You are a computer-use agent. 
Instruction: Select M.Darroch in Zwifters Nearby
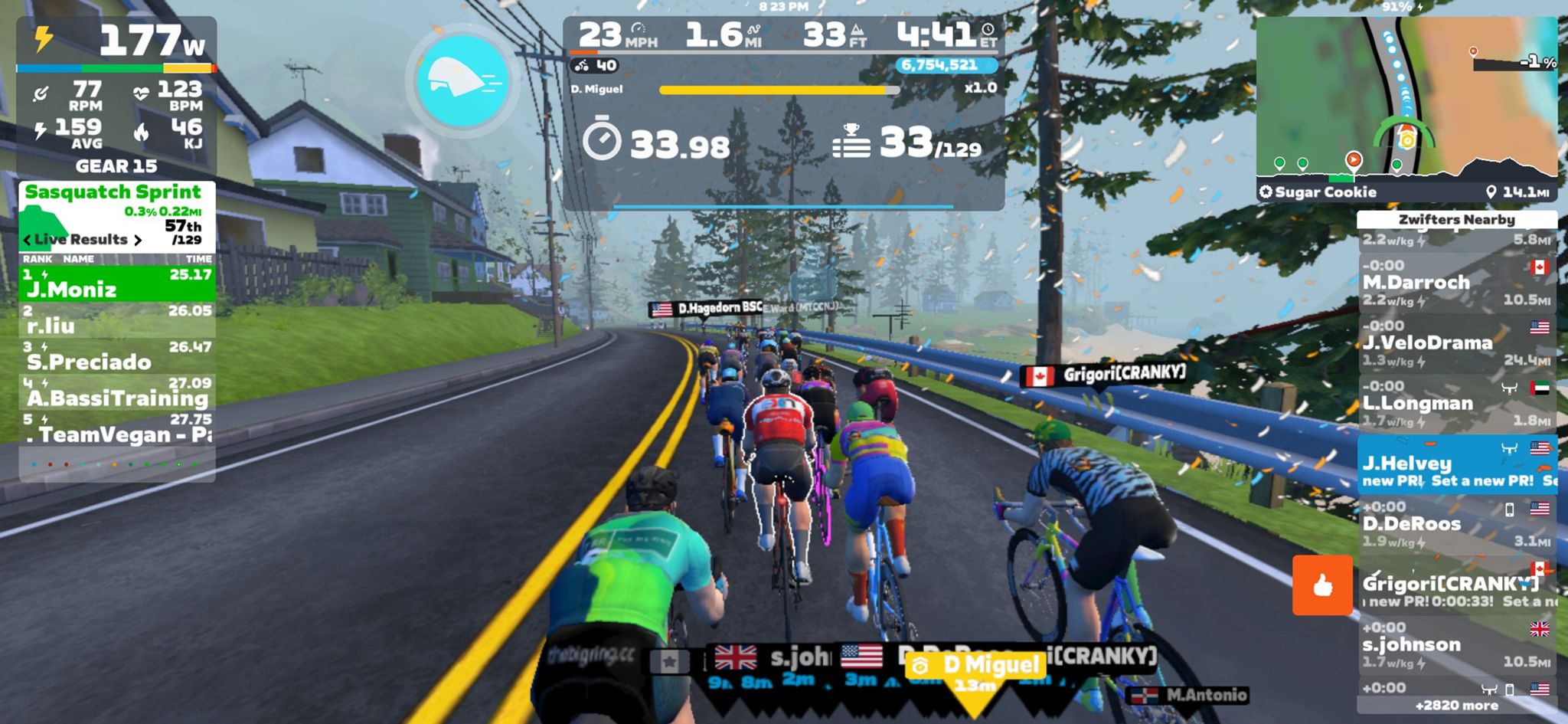(1455, 283)
